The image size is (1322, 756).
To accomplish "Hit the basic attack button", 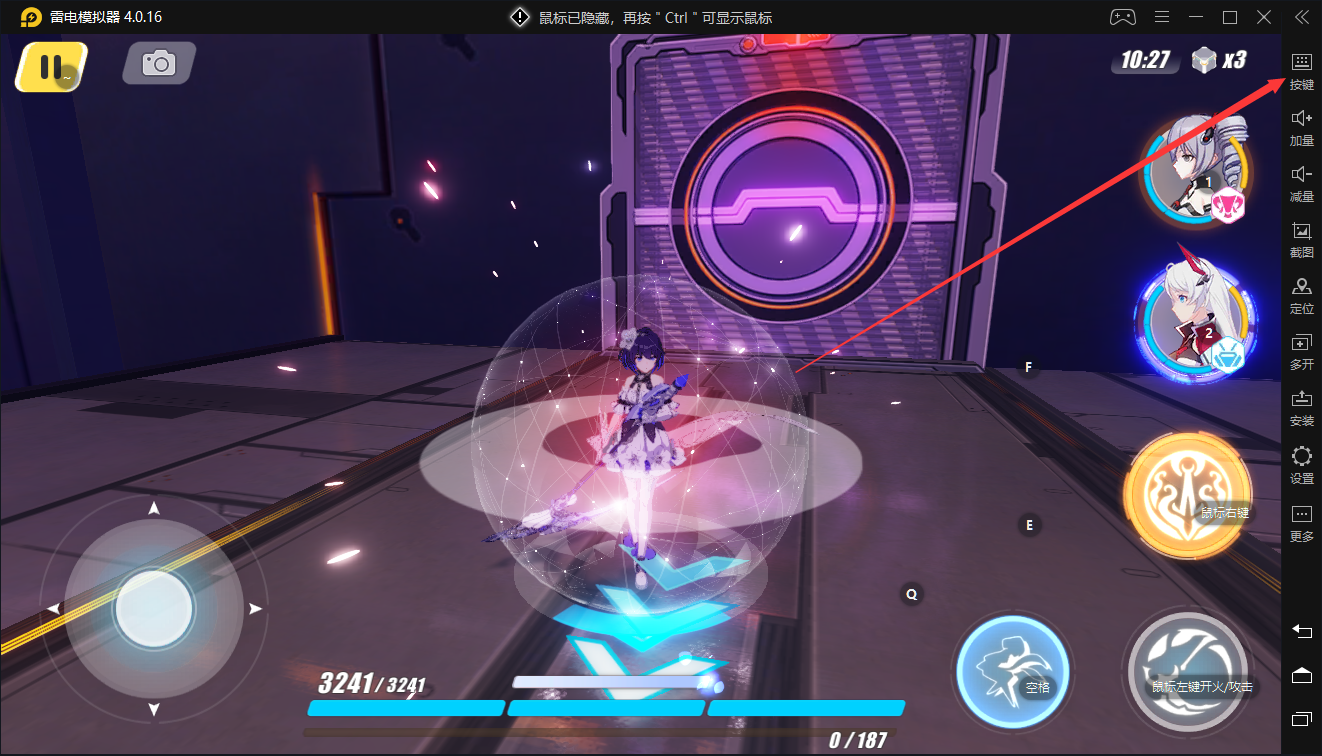I will click(1187, 671).
